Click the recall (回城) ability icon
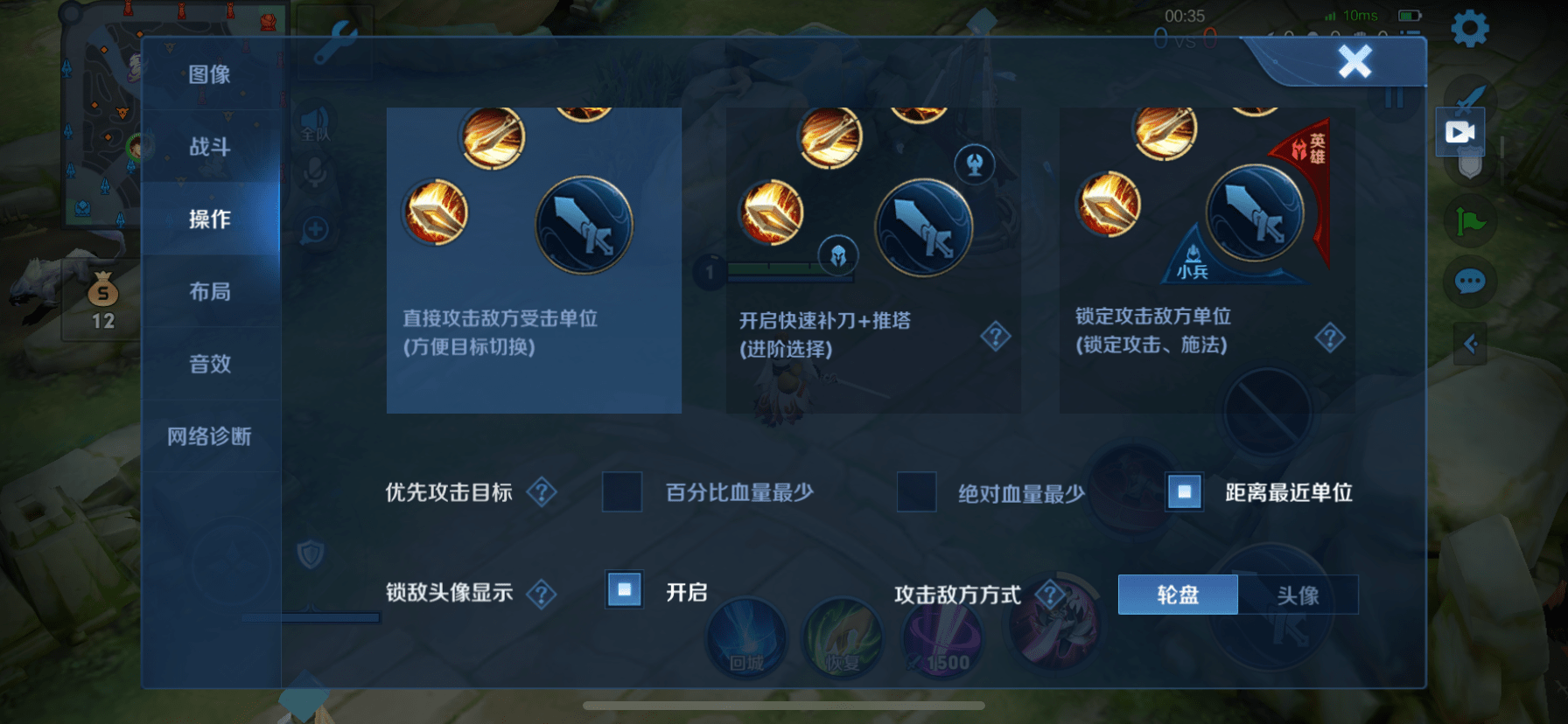 745,639
